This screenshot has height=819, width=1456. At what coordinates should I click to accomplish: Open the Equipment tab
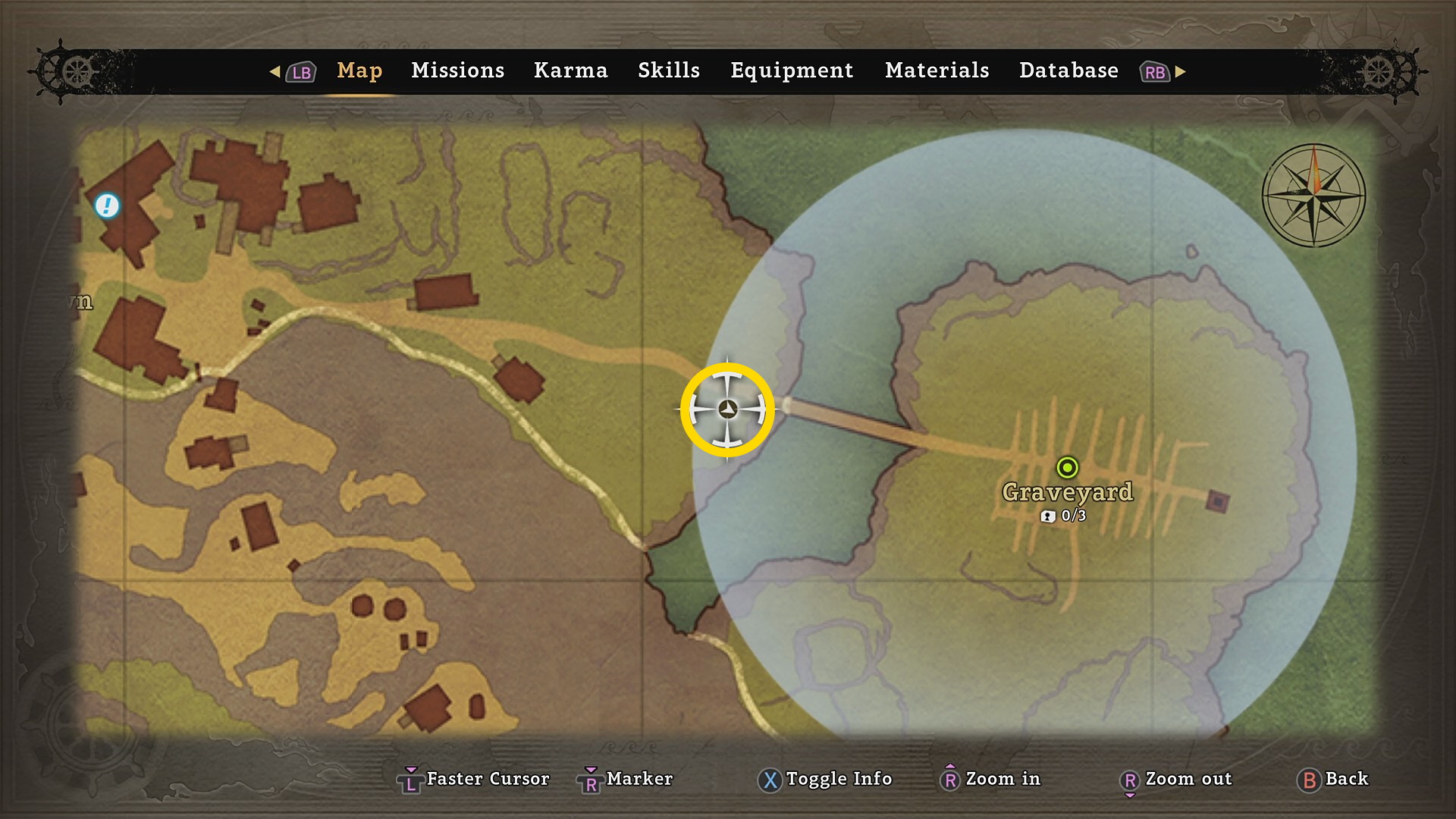click(792, 71)
